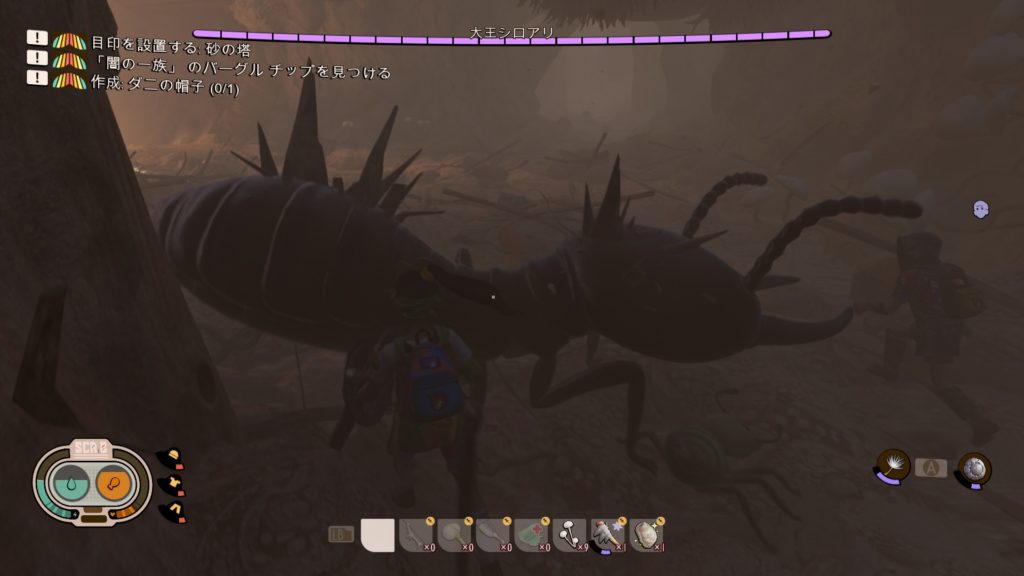Select the BURG.L chip quest entry
Viewport: 1024px width, 576px height.
[x=240, y=72]
